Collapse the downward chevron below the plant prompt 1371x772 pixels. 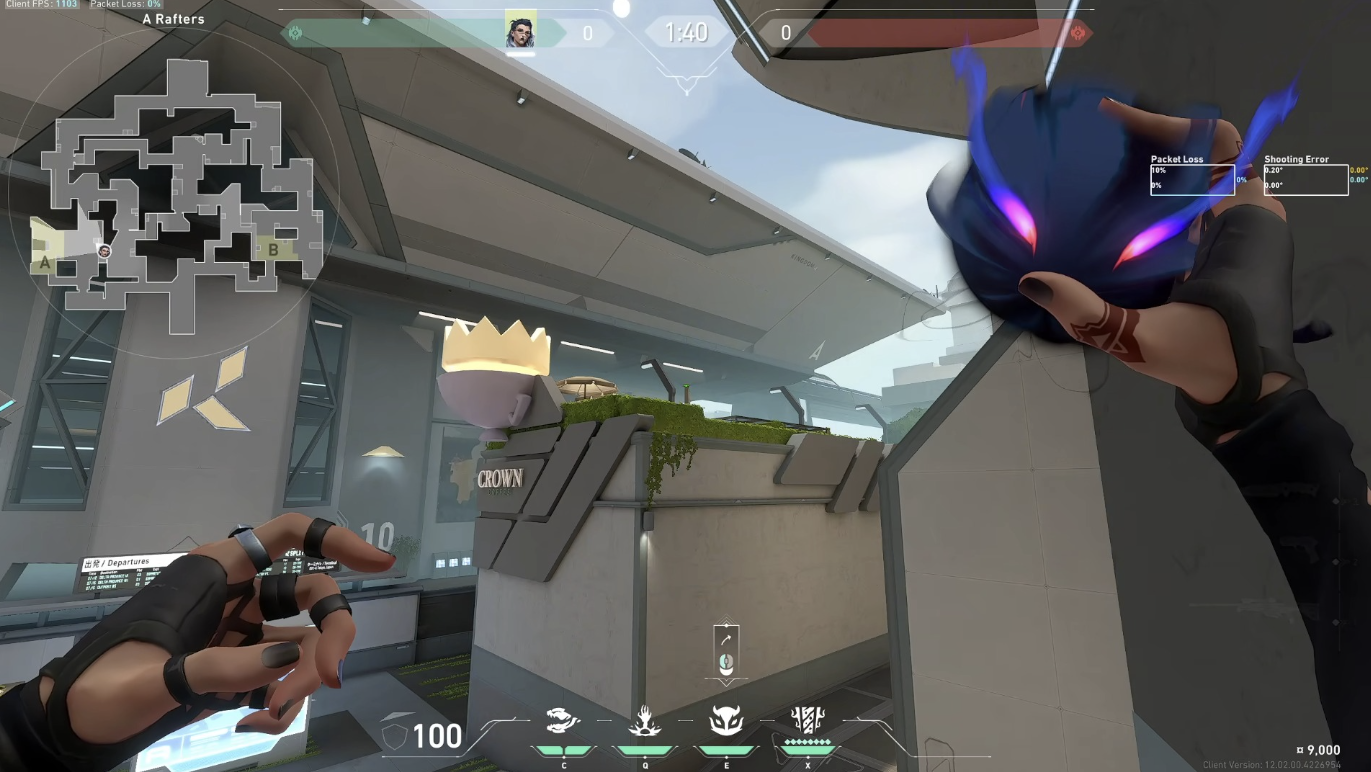click(x=725, y=681)
